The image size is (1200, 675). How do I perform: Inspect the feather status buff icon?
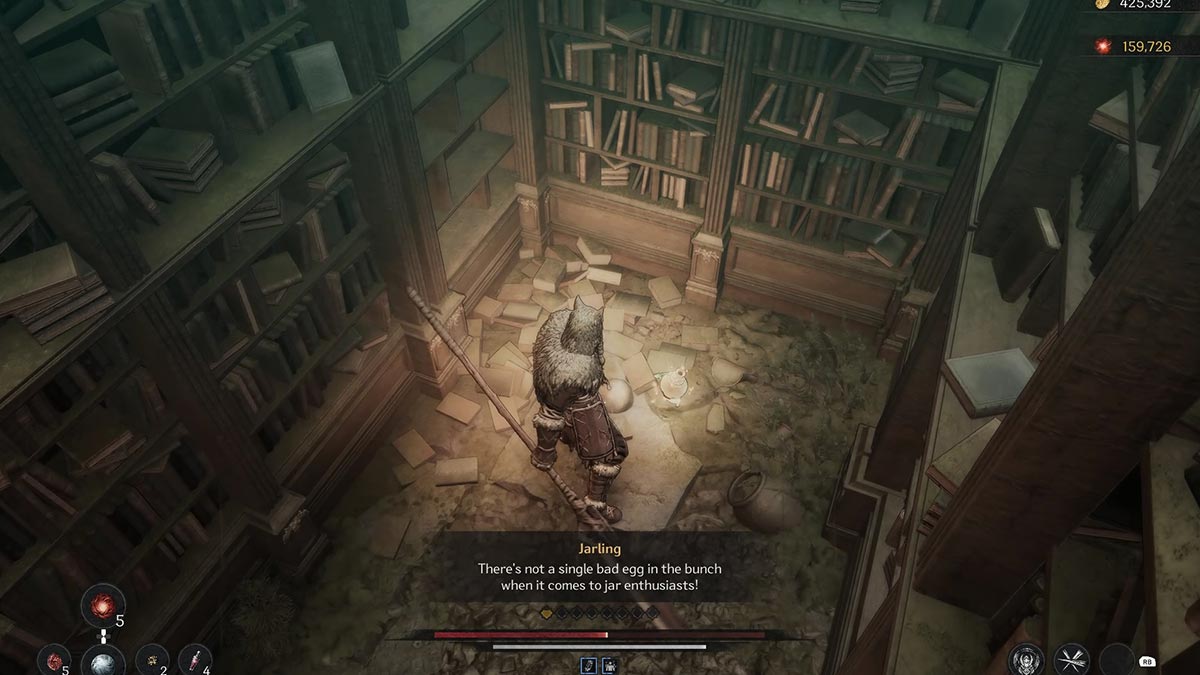589,664
